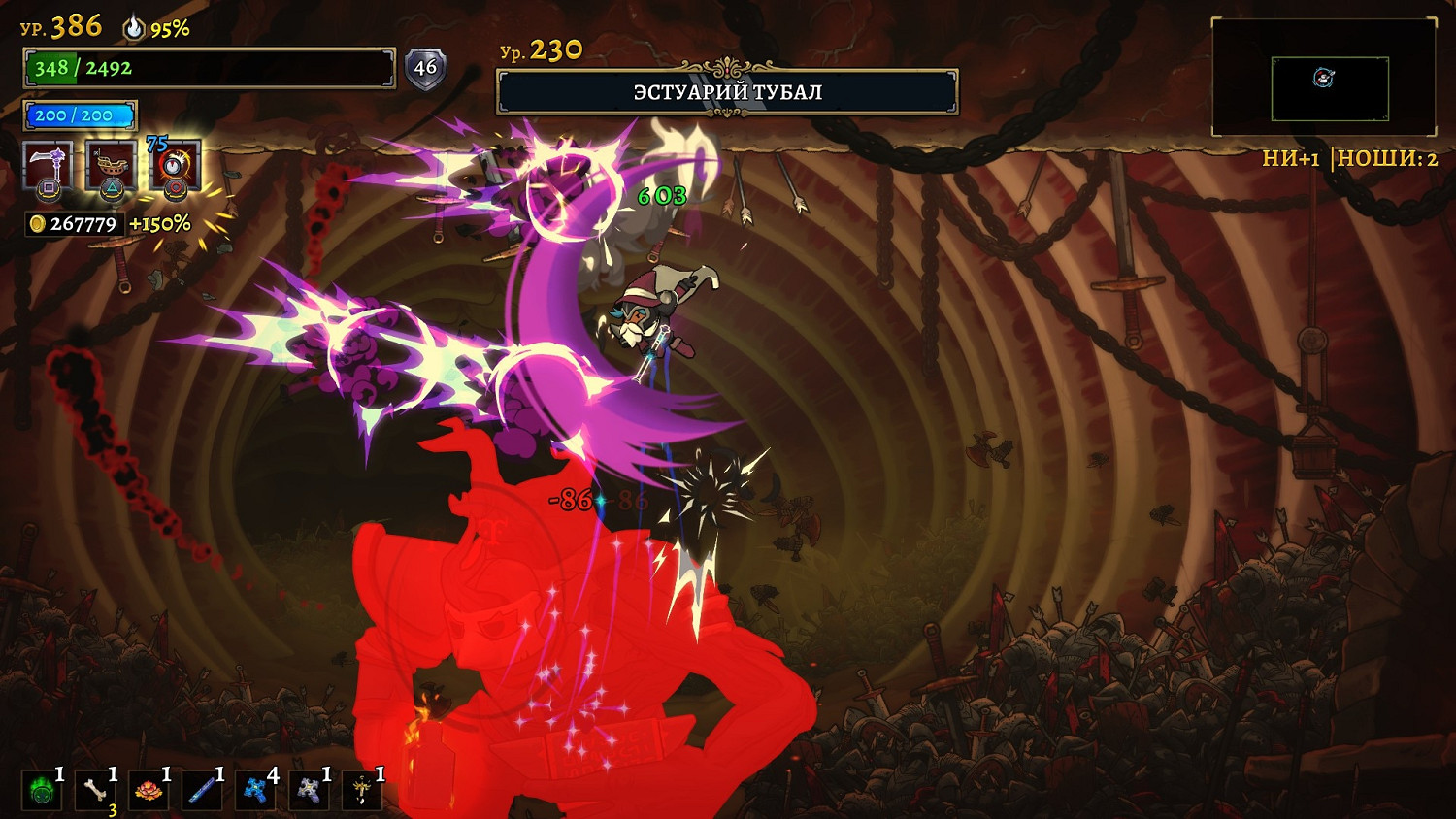Viewport: 1456px width, 819px height.
Task: Select the silver-purple cross relic
Action: click(x=309, y=791)
